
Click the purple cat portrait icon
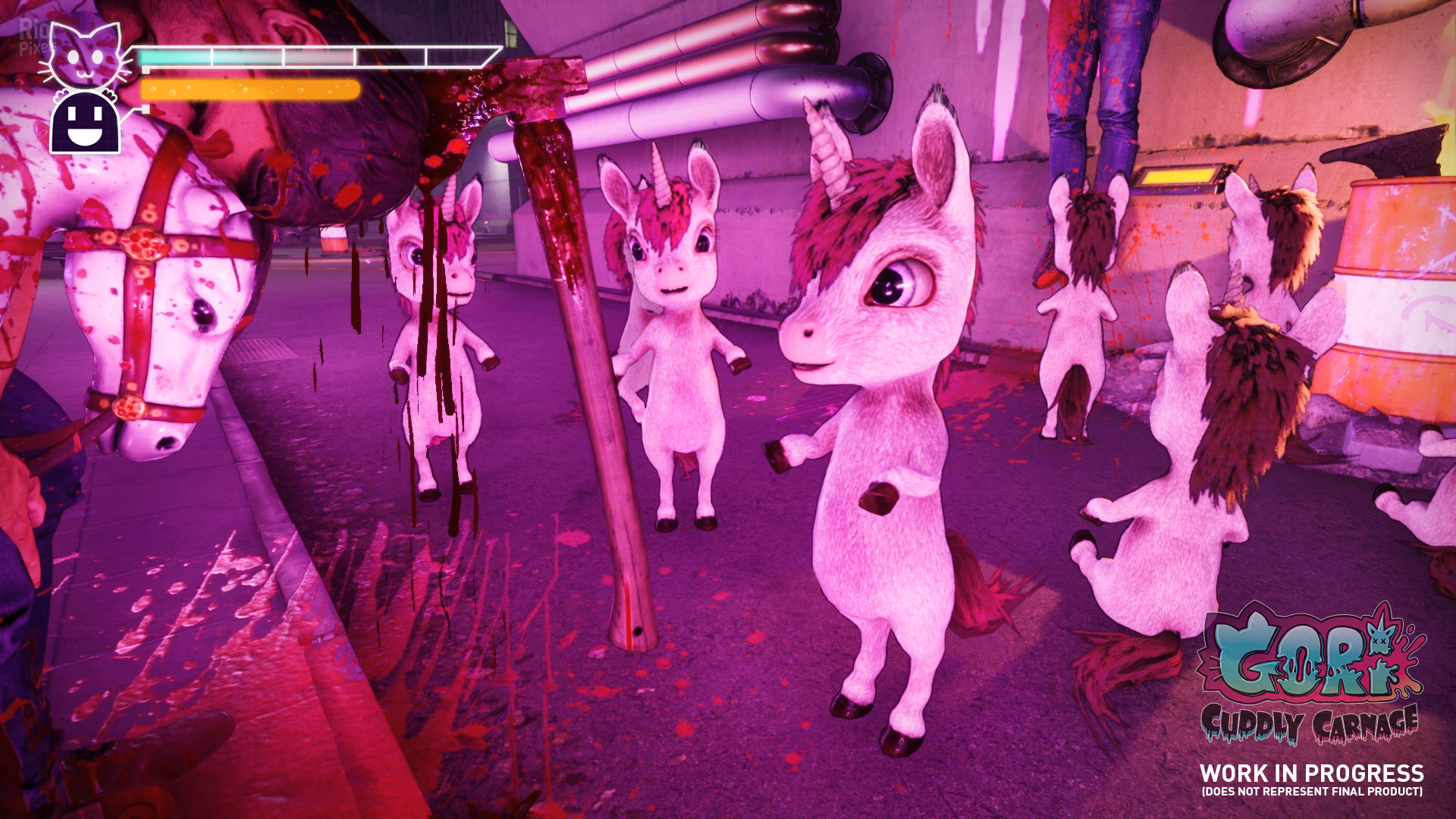[x=86, y=55]
